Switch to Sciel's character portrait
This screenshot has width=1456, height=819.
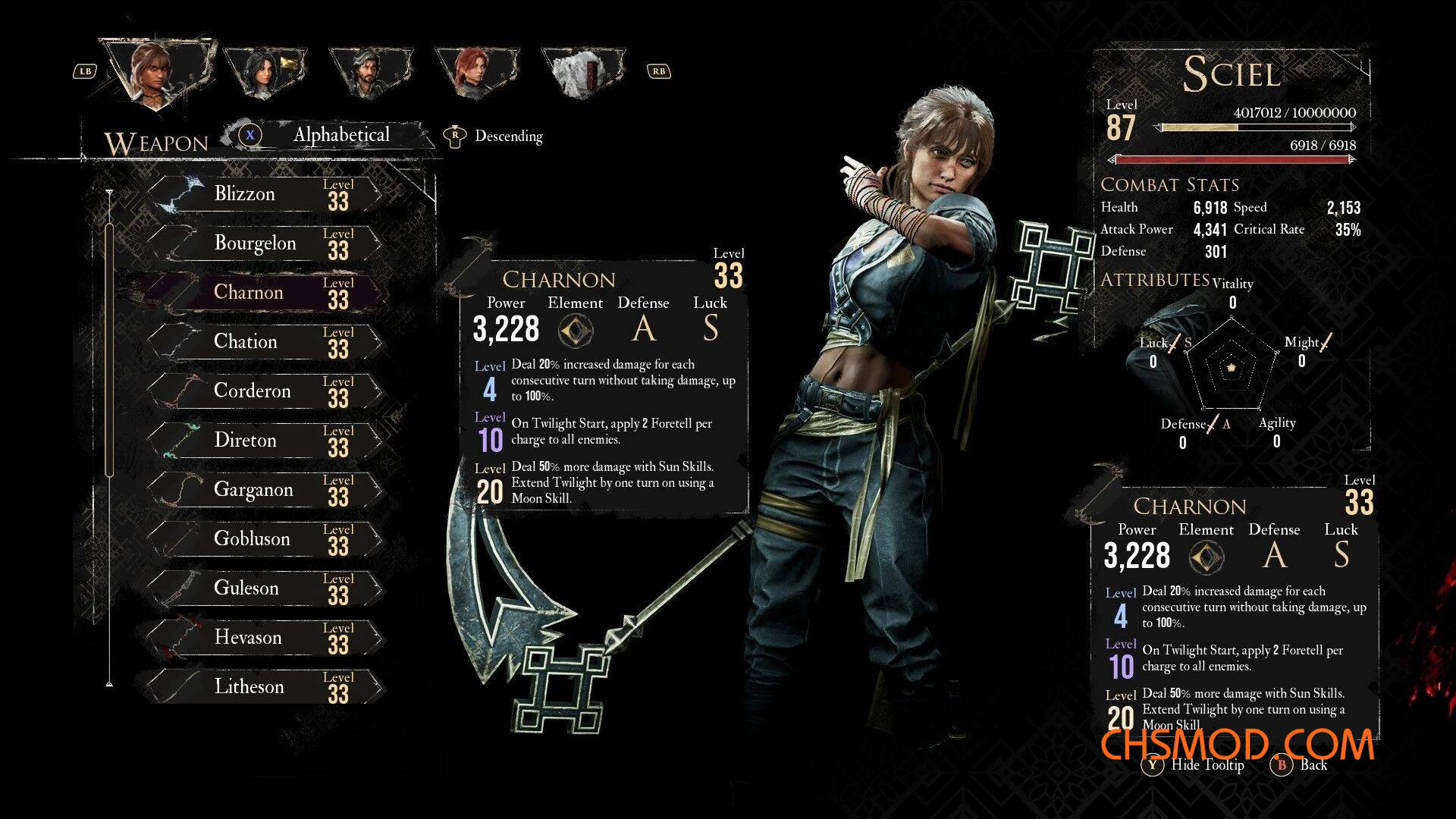point(157,71)
